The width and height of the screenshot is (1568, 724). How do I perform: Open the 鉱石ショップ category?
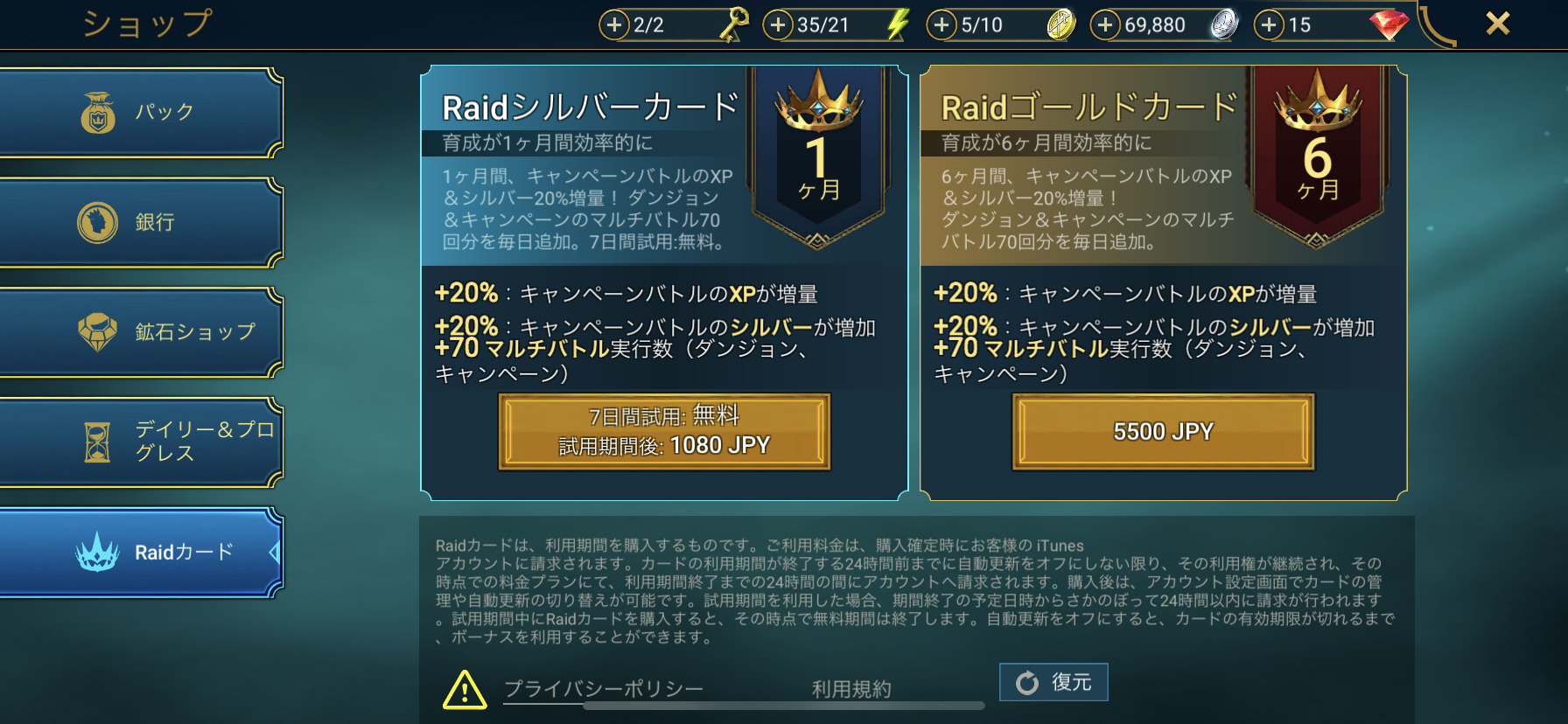140,332
